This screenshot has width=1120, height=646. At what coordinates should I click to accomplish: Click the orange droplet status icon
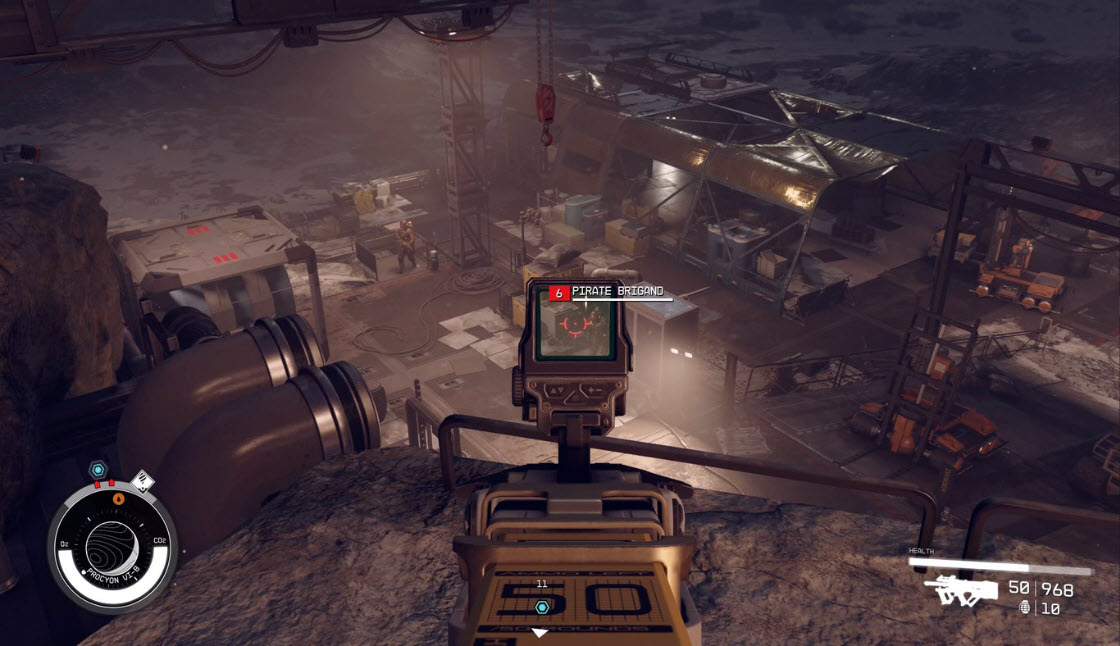pyautogui.click(x=119, y=497)
